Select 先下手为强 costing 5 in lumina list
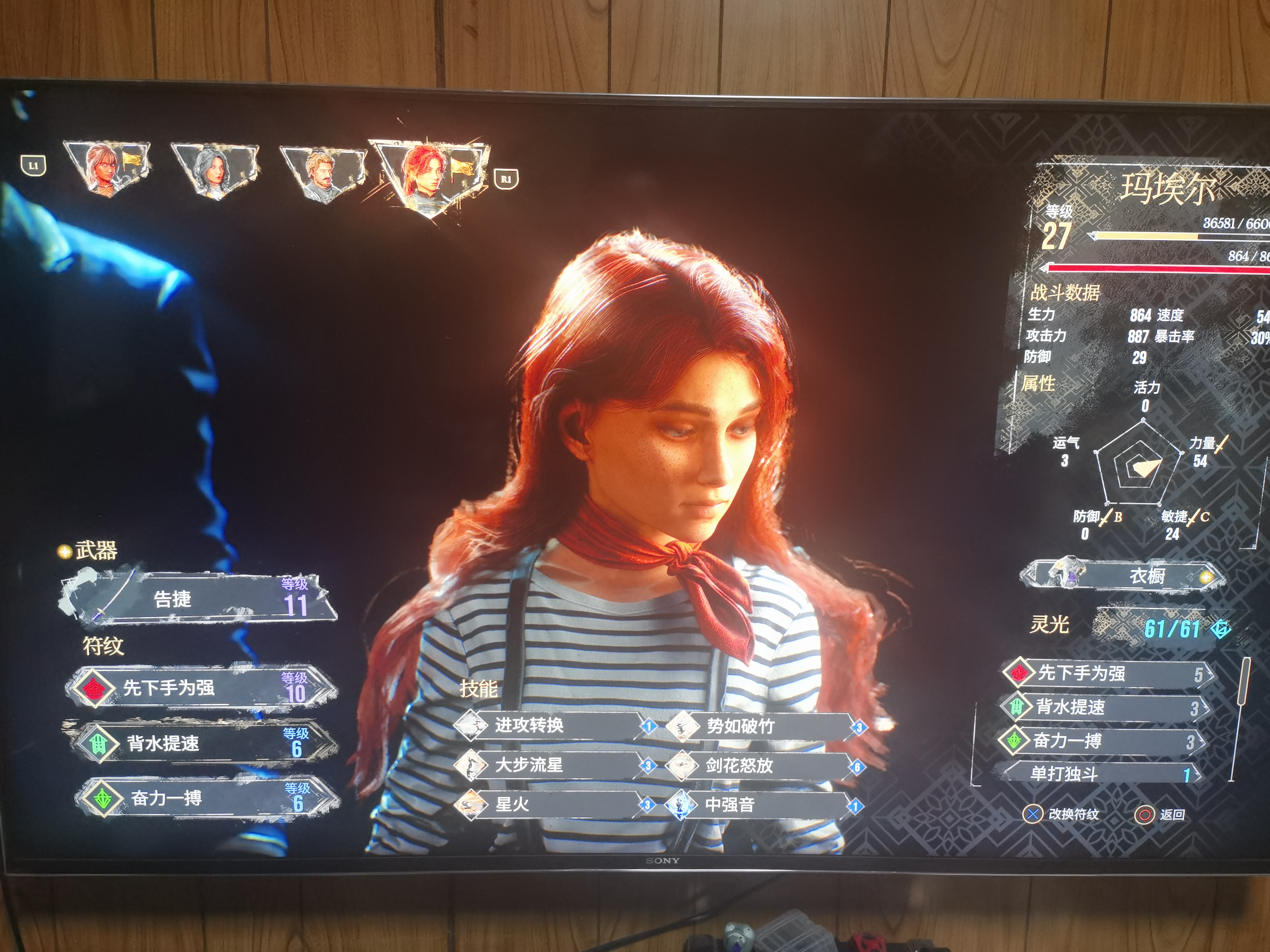 pos(1108,673)
